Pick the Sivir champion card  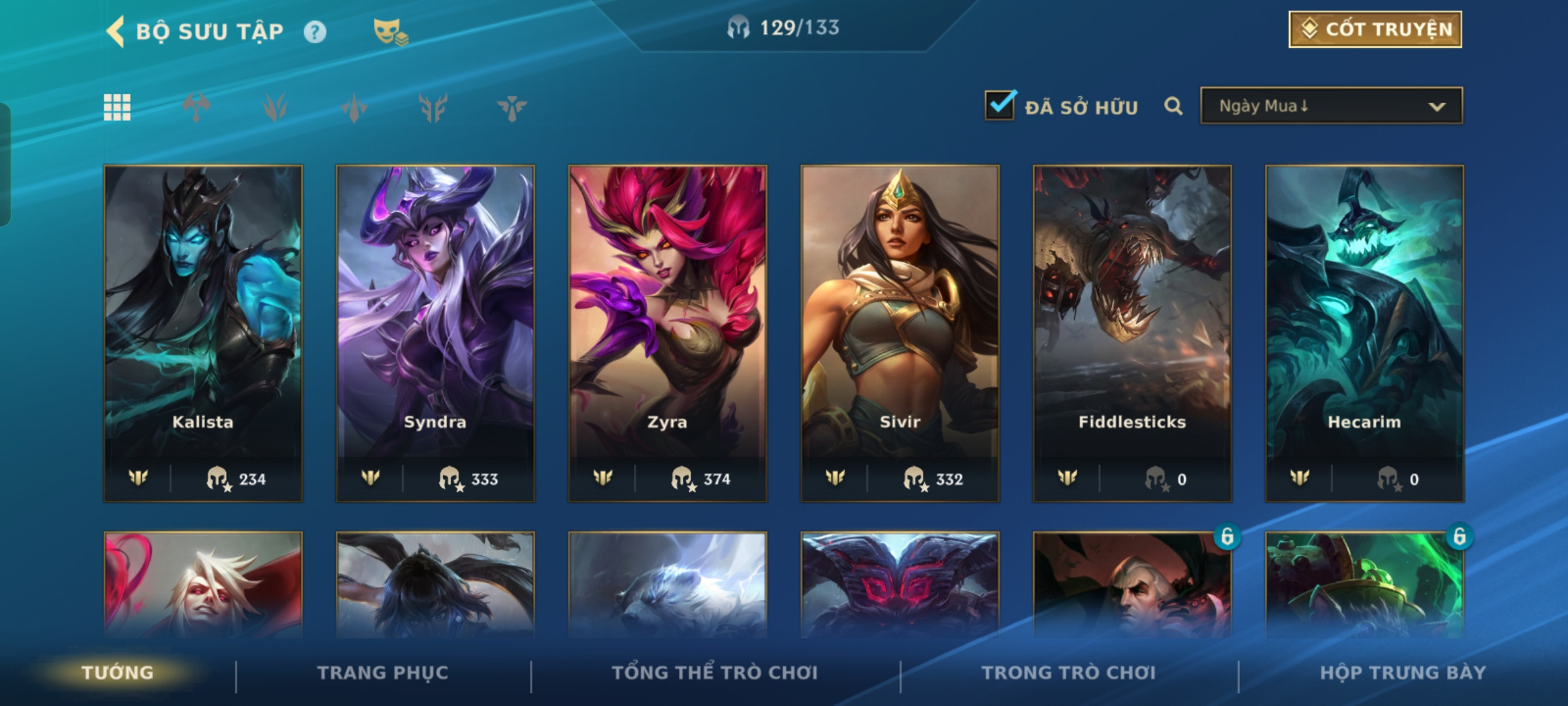pos(900,333)
